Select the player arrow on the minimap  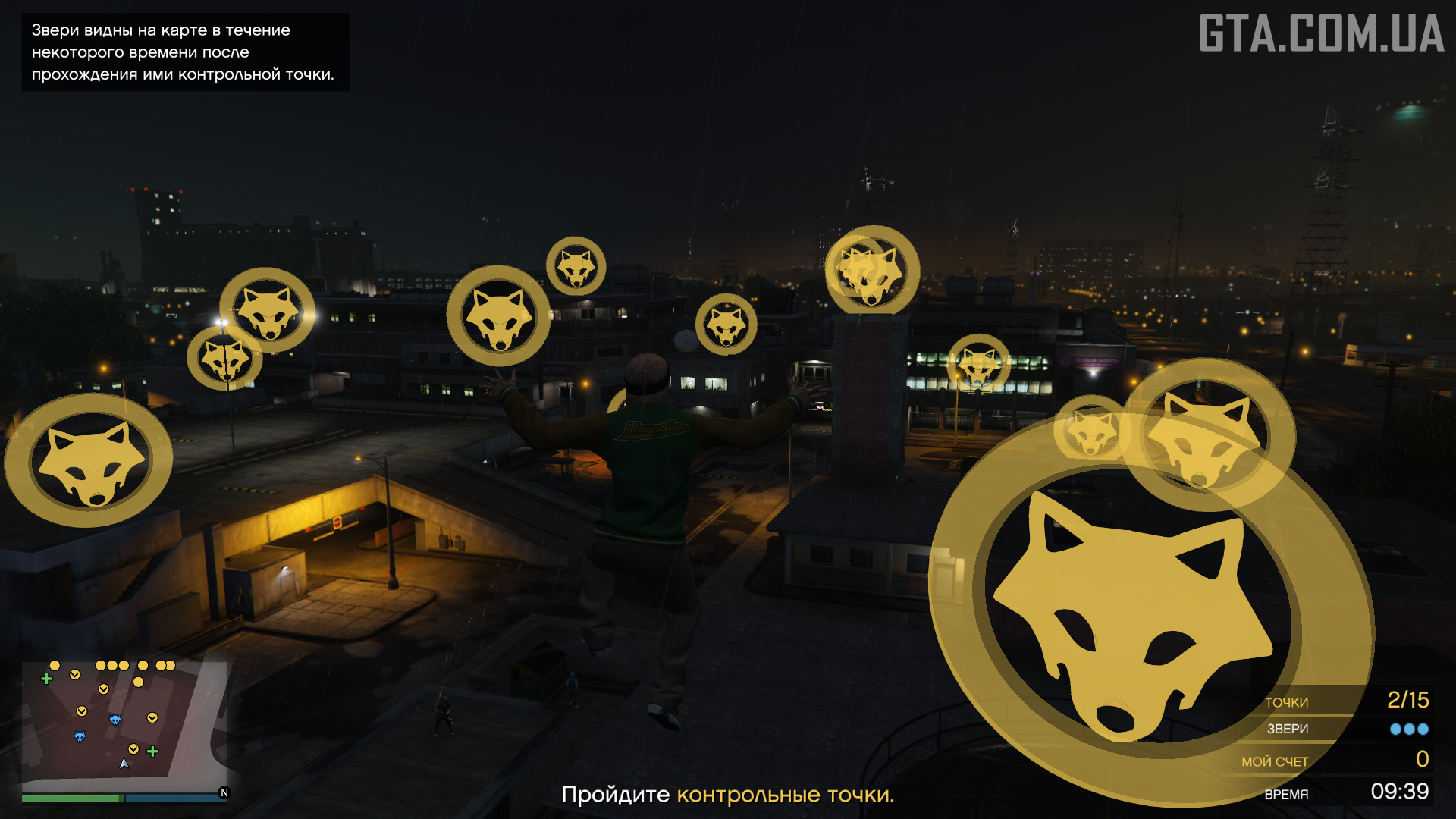coord(124,764)
